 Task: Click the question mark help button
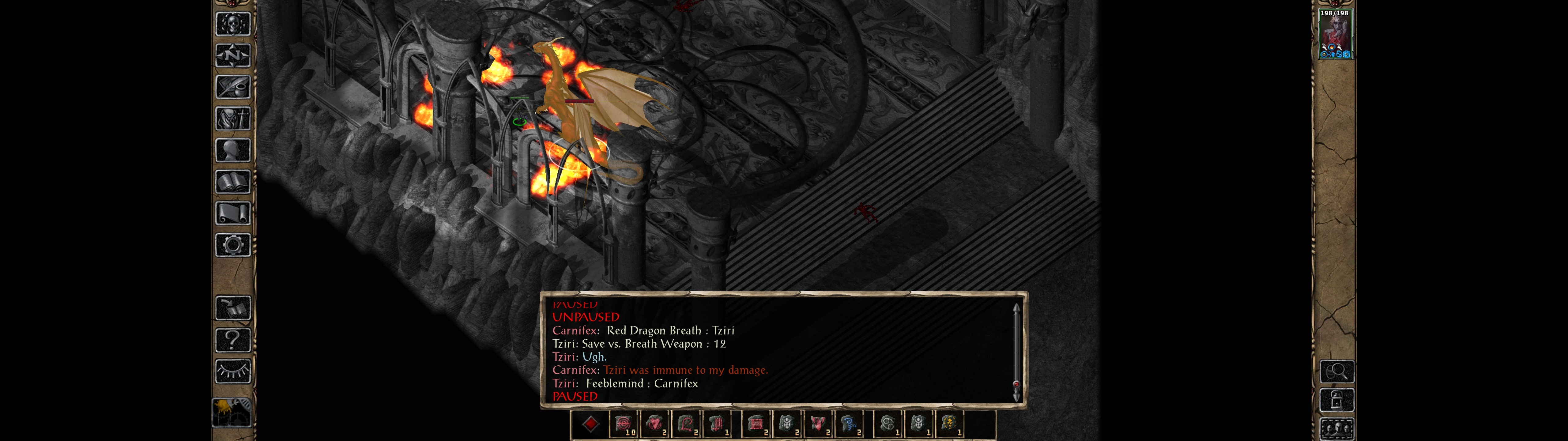coord(232,339)
